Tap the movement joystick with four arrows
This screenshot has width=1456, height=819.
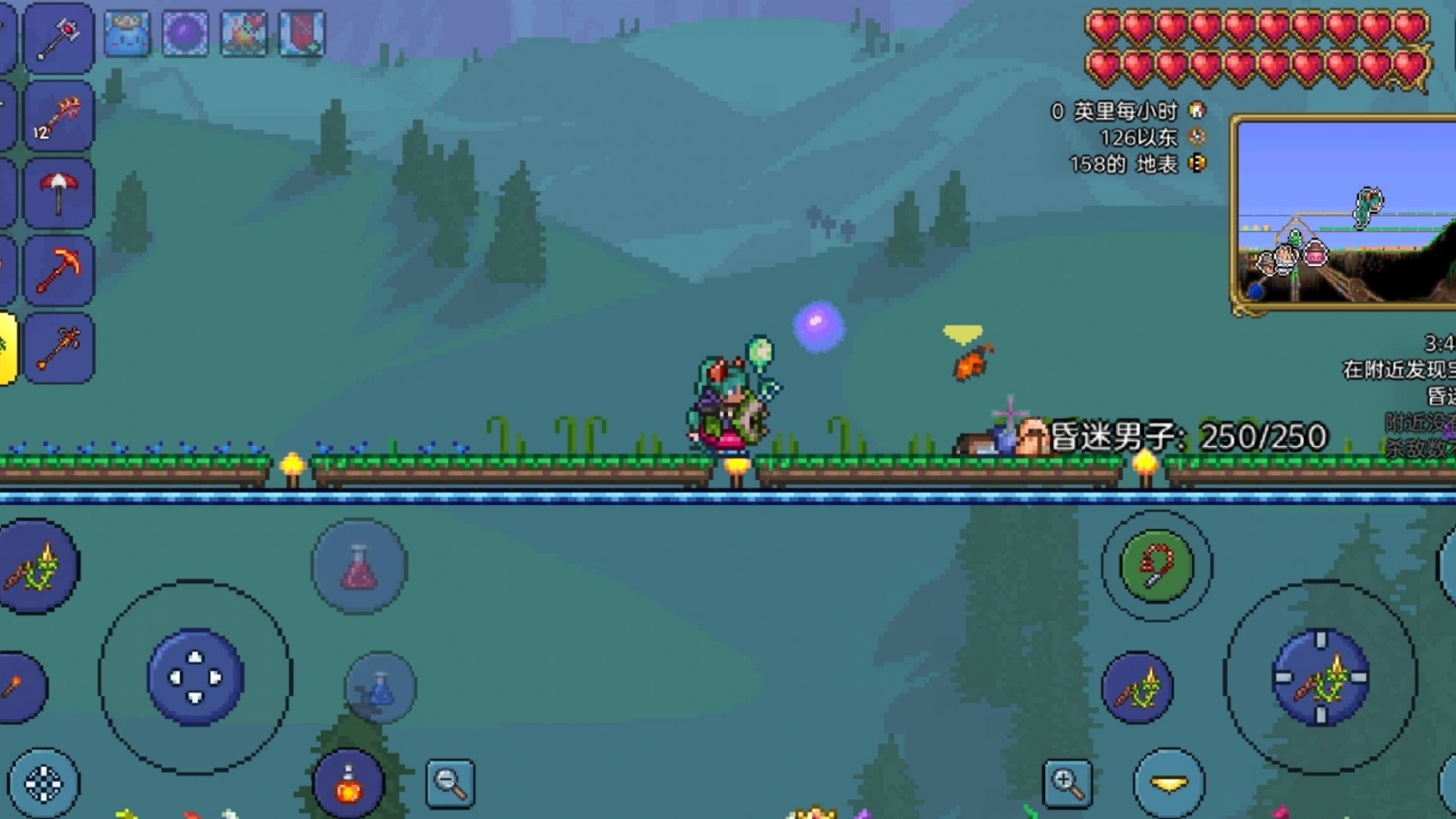click(x=195, y=677)
